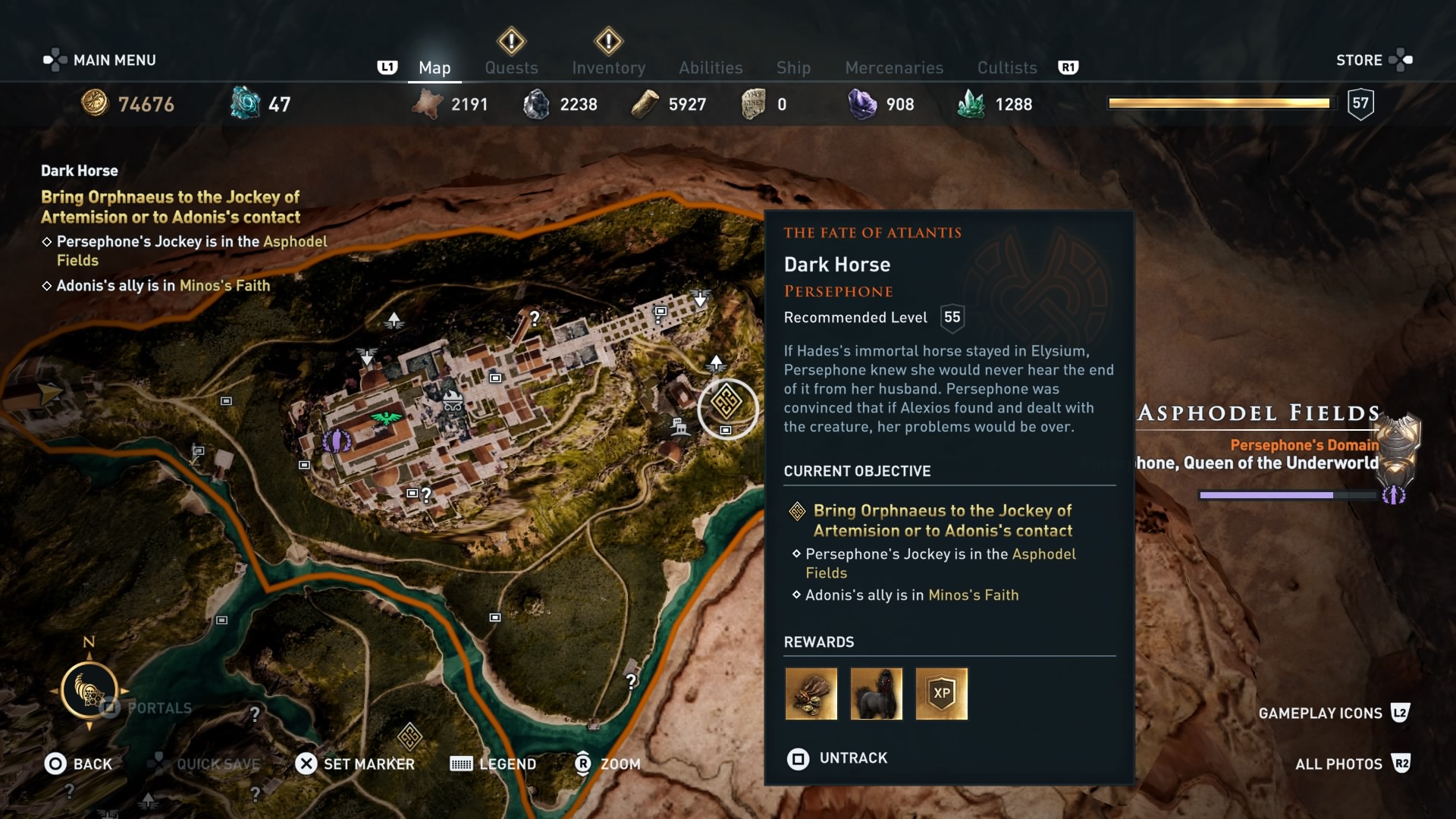Viewport: 1456px width, 819px height.
Task: Click the orichalcum ore resource icon
Action: click(x=245, y=104)
